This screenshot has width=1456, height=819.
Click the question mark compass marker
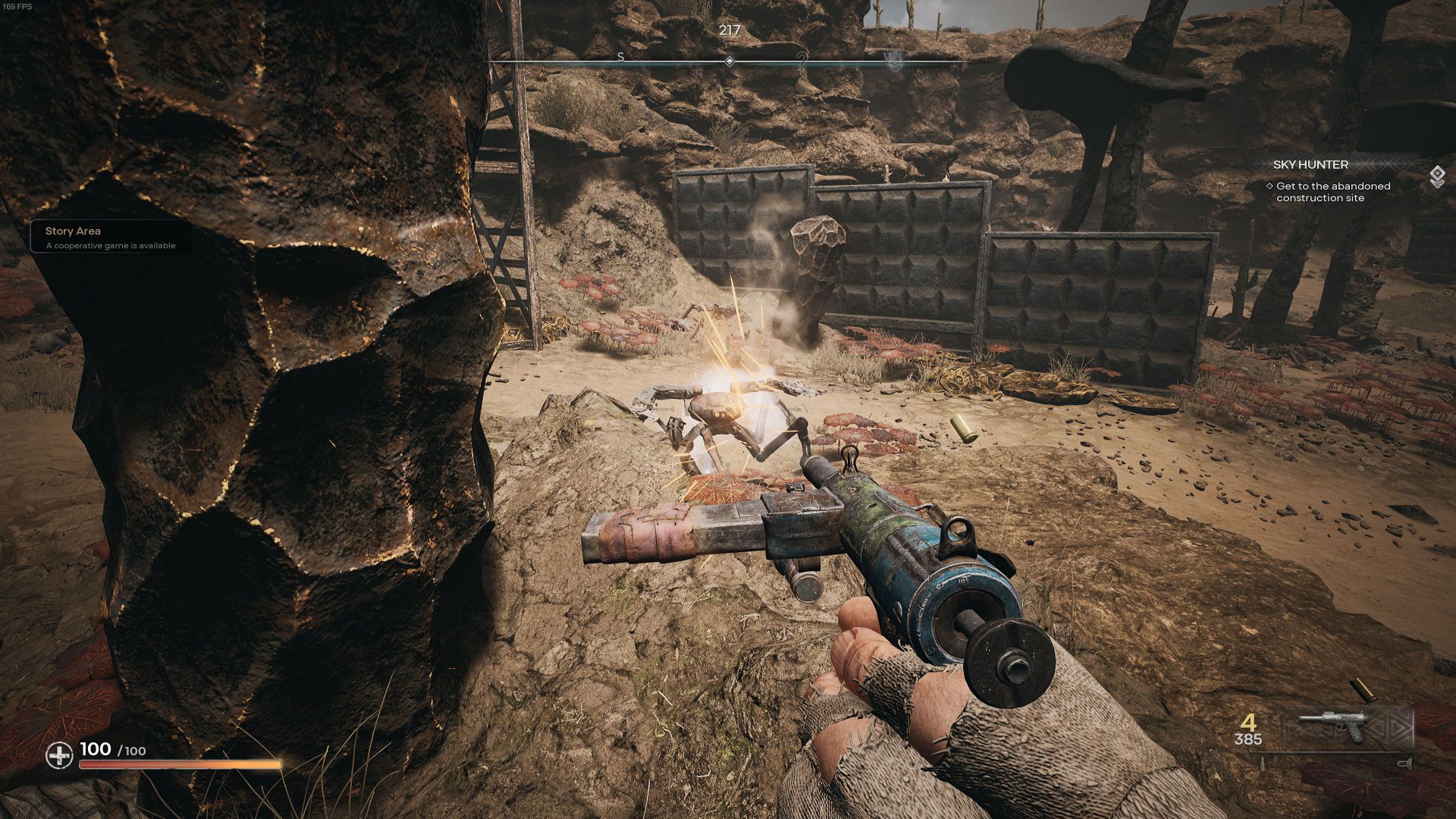click(x=802, y=61)
